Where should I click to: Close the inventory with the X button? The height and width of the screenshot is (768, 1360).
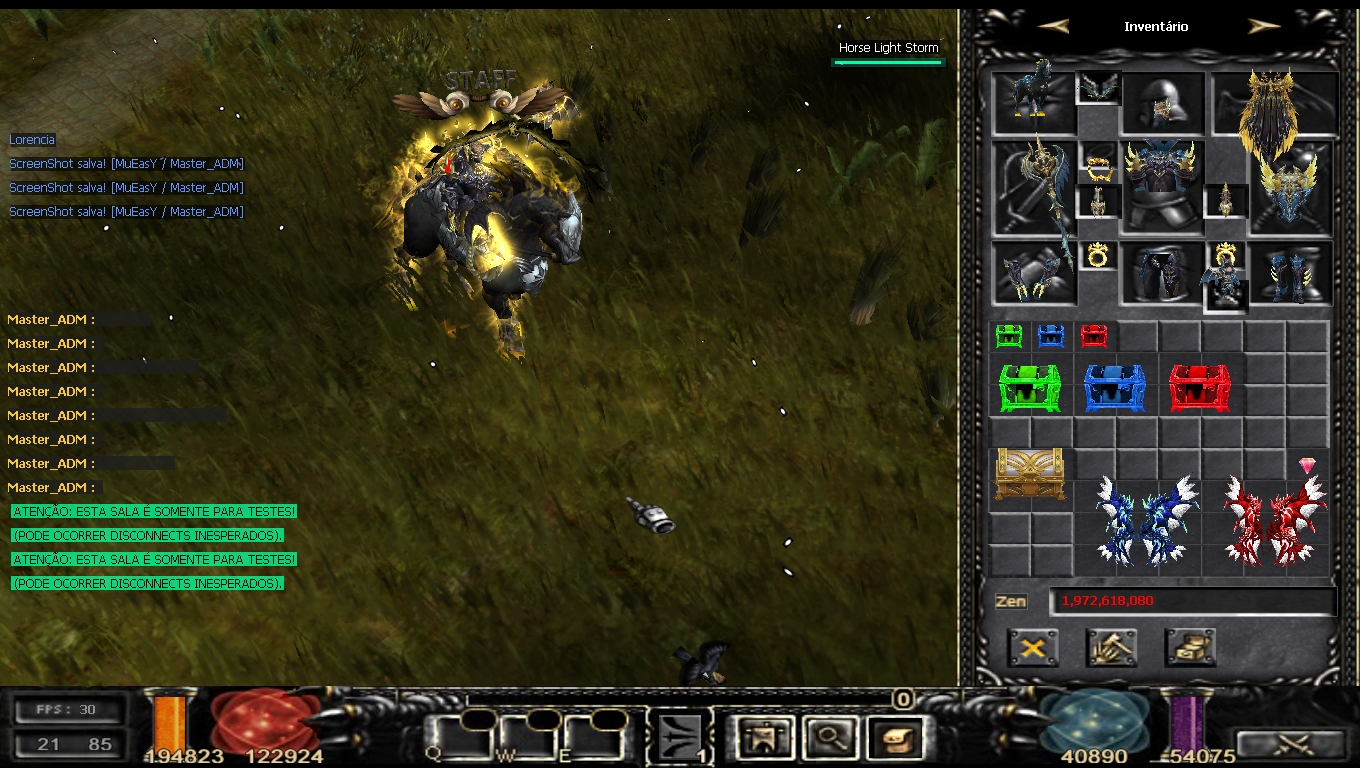tap(1033, 648)
